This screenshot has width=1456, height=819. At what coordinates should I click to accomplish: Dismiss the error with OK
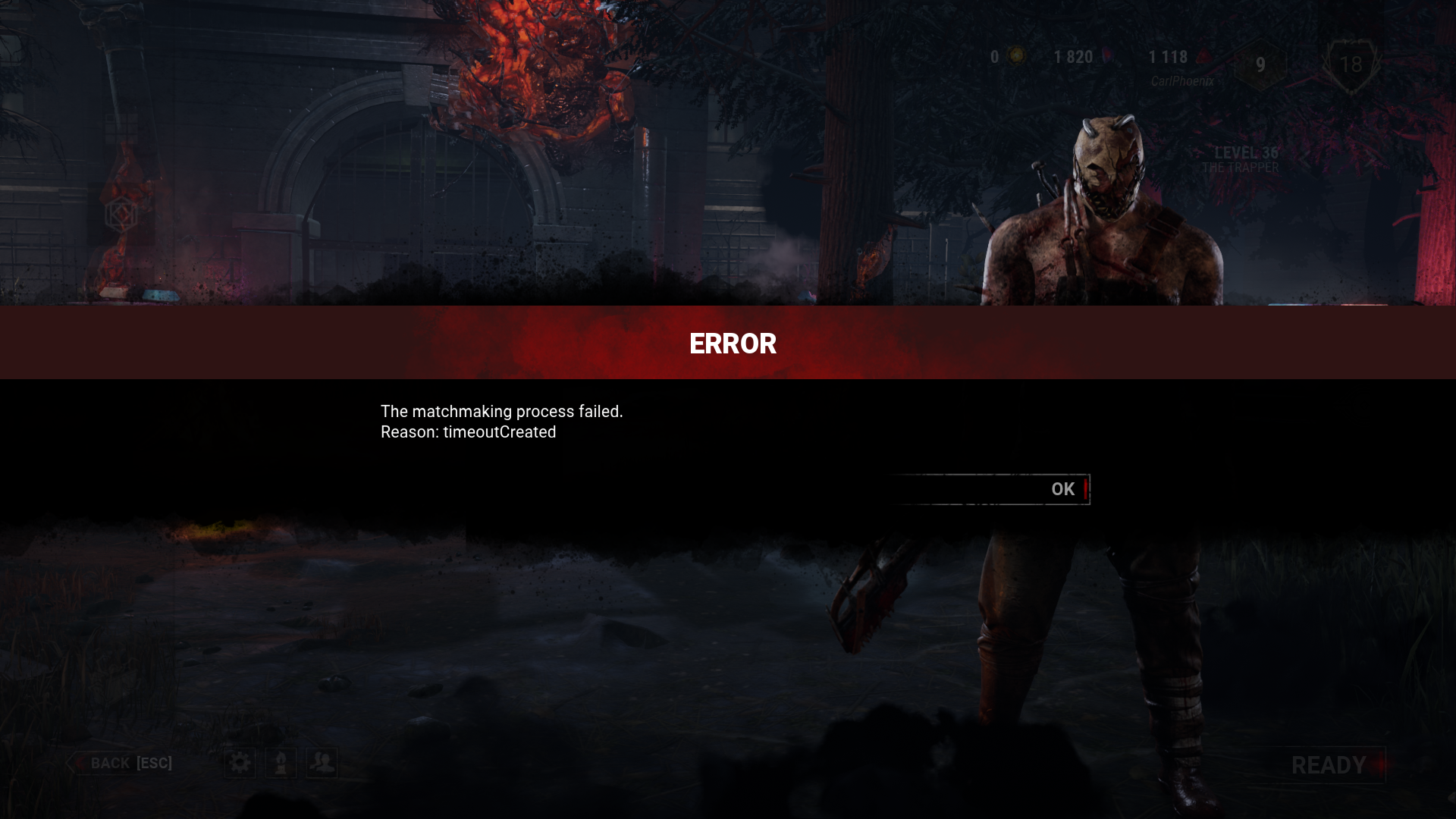point(1062,489)
